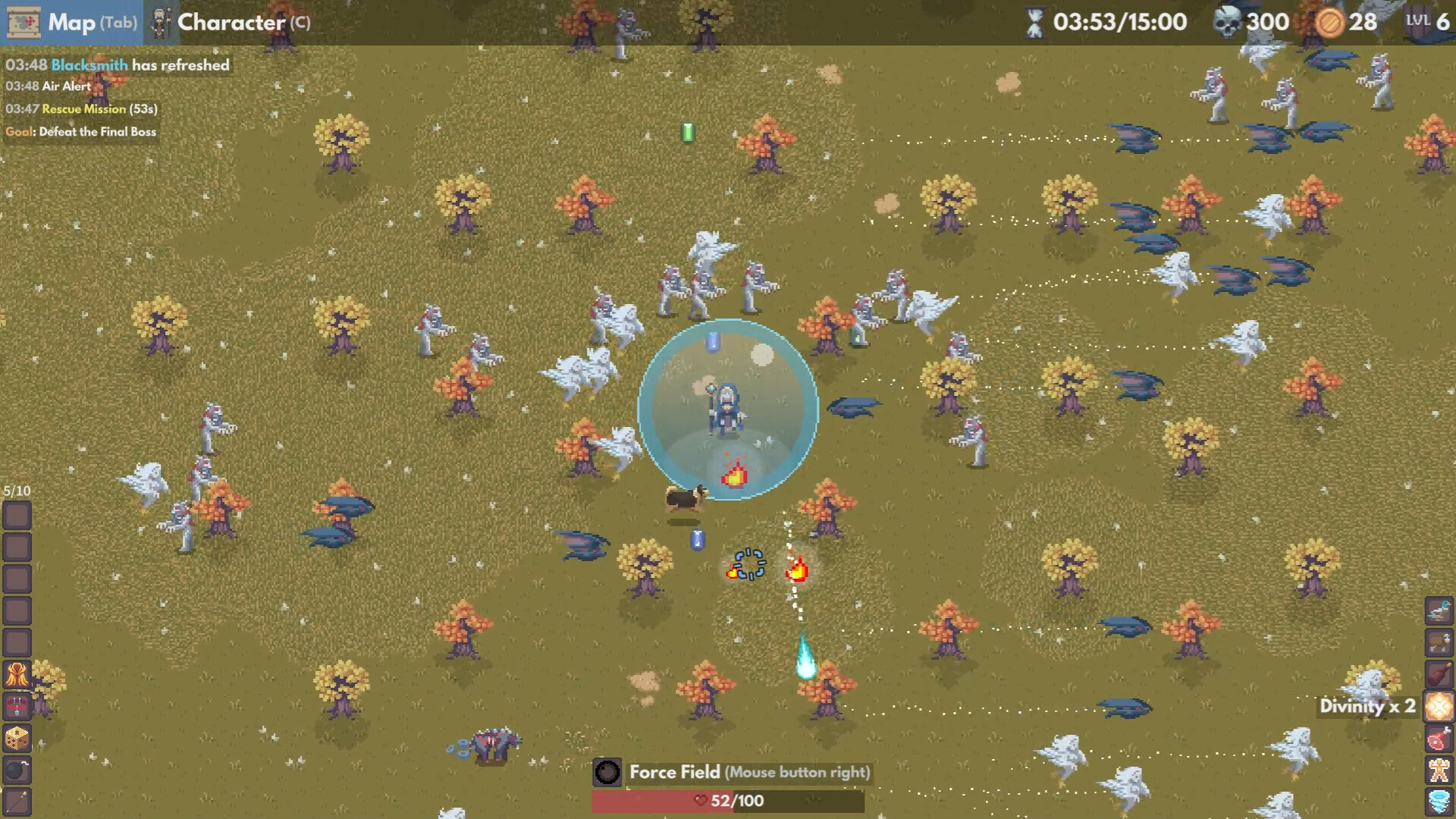Select the red collar item slot
Viewport: 1456px width, 819px height.
click(17, 706)
